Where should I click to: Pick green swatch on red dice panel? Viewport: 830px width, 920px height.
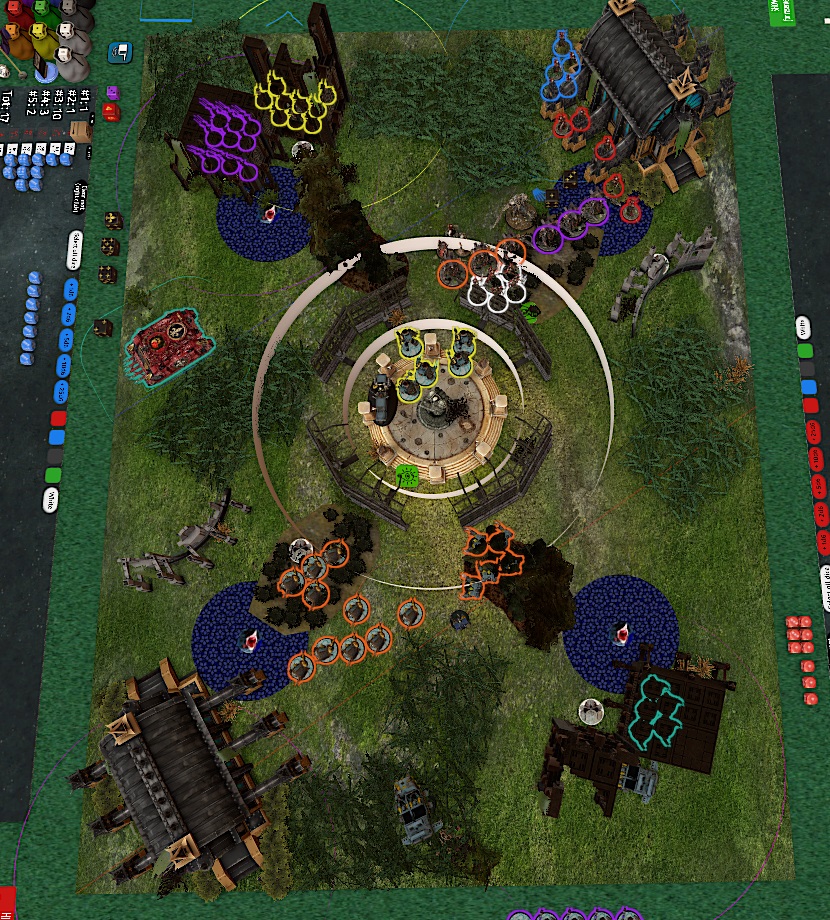pyautogui.click(x=805, y=351)
